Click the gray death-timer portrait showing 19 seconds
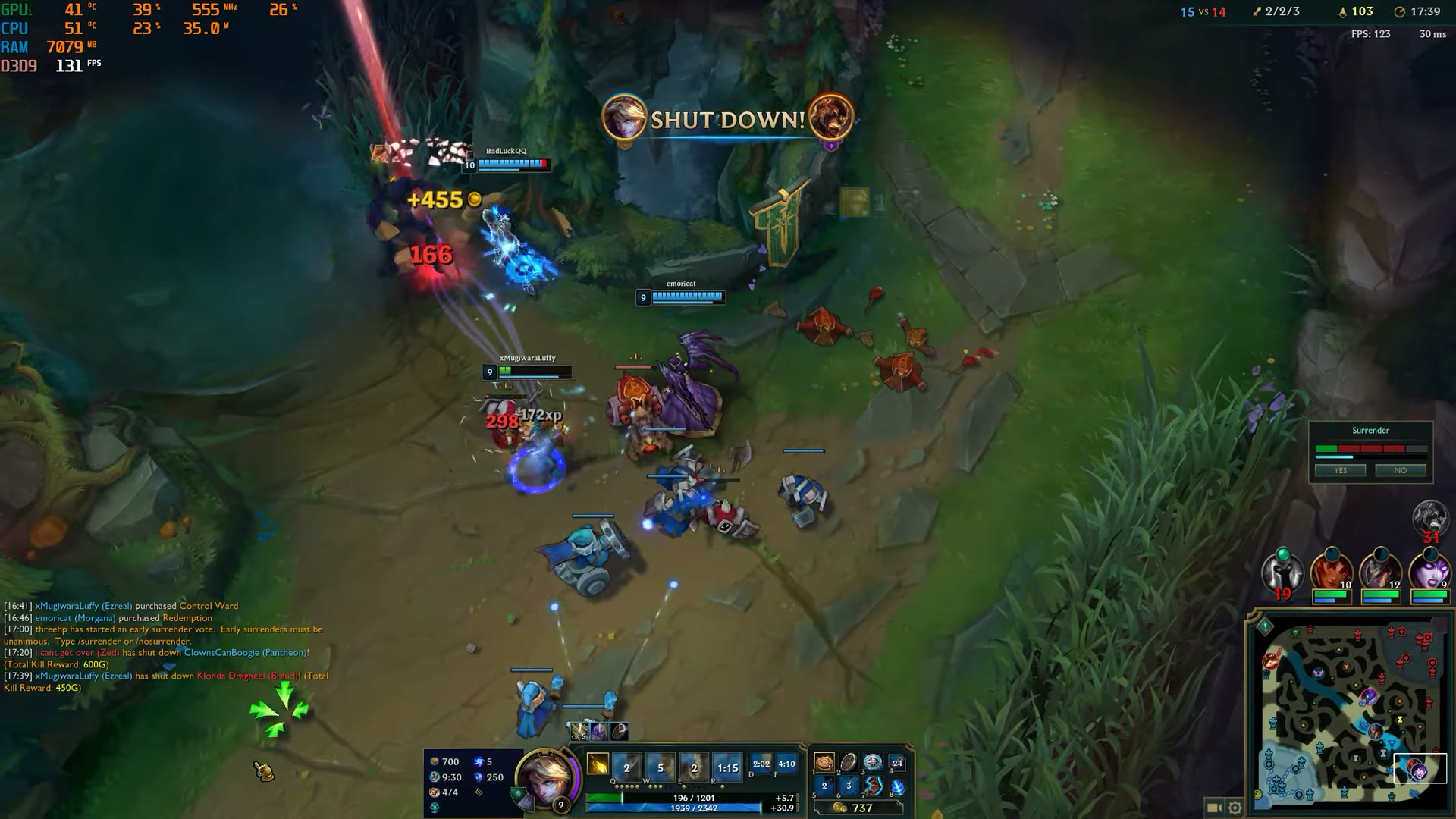 click(x=1282, y=573)
